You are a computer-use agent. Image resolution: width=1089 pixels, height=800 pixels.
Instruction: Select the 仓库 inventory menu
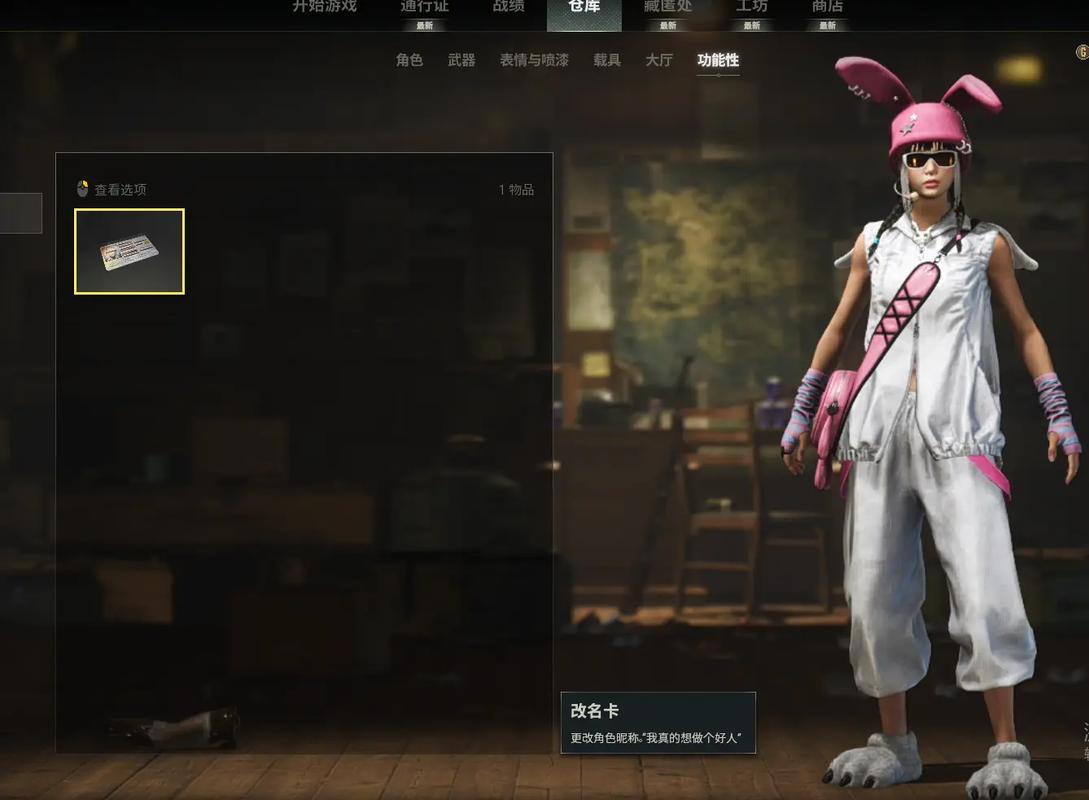[x=584, y=8]
